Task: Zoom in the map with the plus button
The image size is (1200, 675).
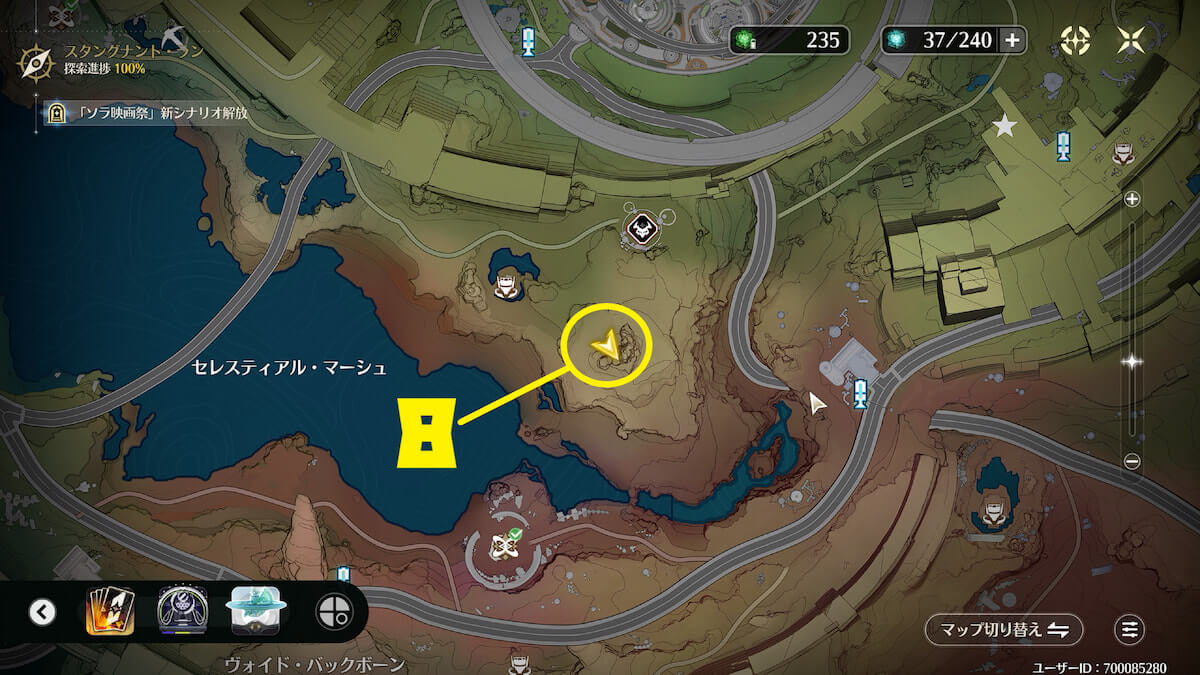Action: click(x=1132, y=199)
